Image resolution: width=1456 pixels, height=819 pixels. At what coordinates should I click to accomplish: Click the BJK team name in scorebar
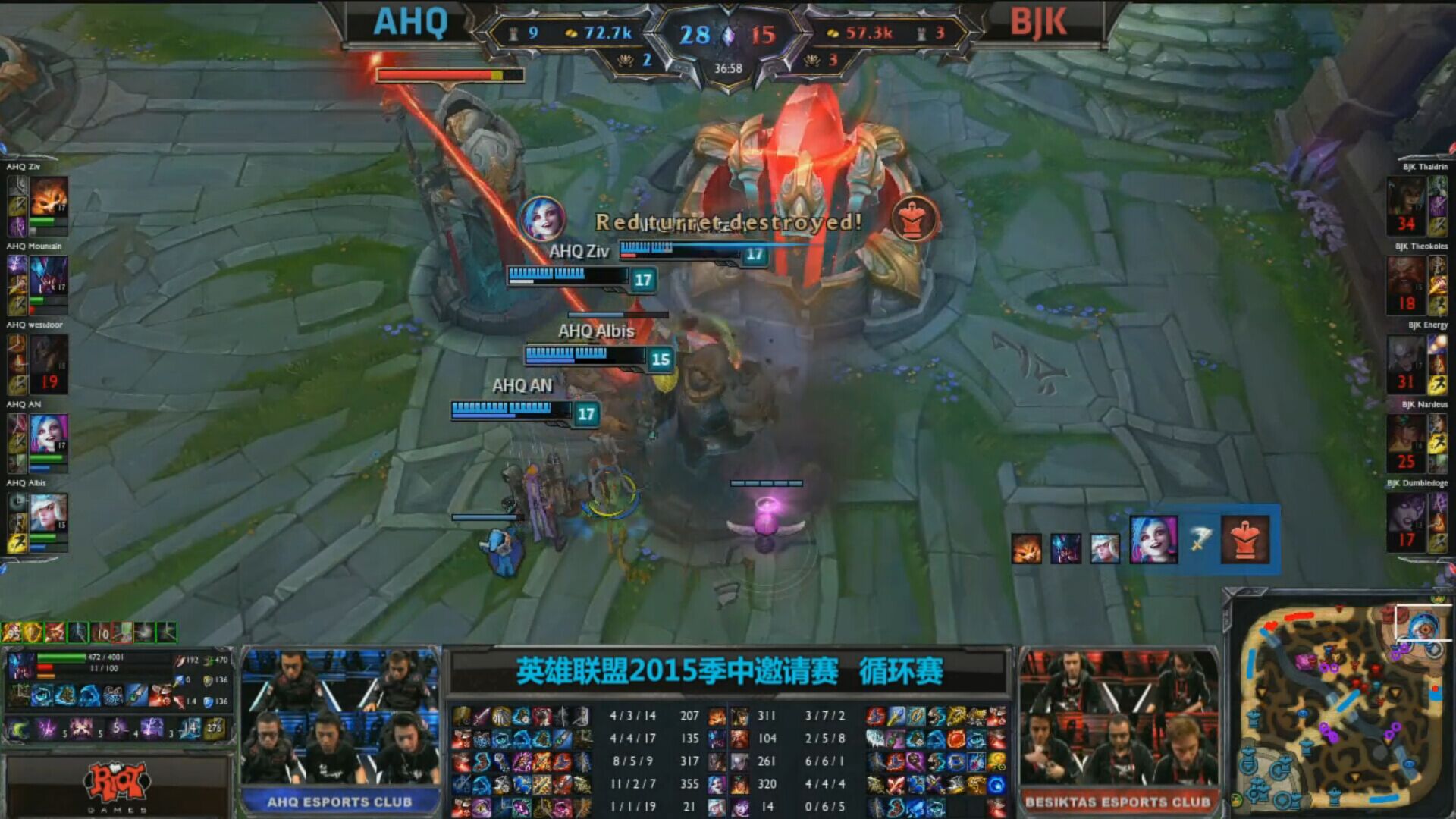click(x=1038, y=23)
